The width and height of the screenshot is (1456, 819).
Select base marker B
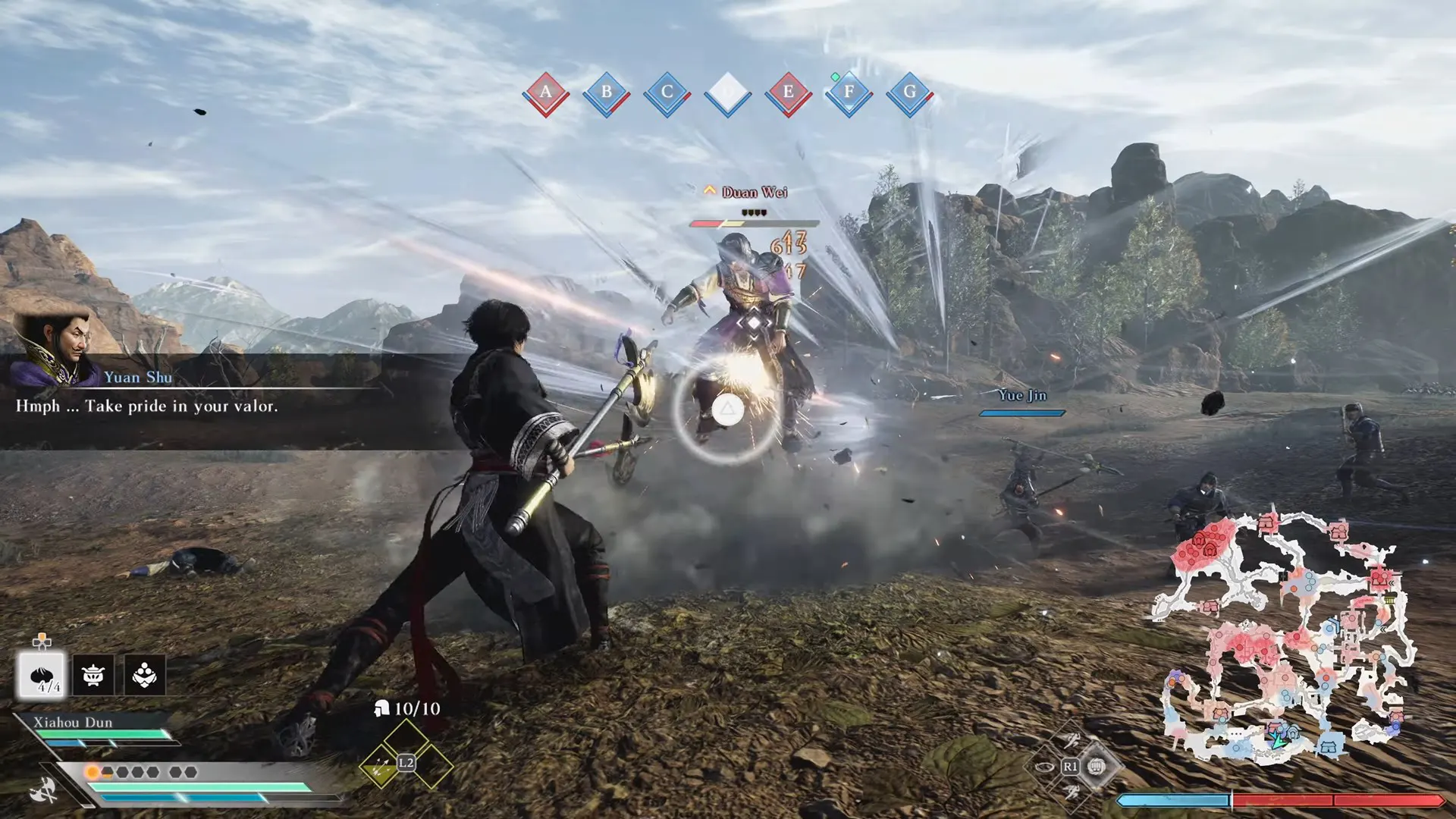tap(607, 93)
